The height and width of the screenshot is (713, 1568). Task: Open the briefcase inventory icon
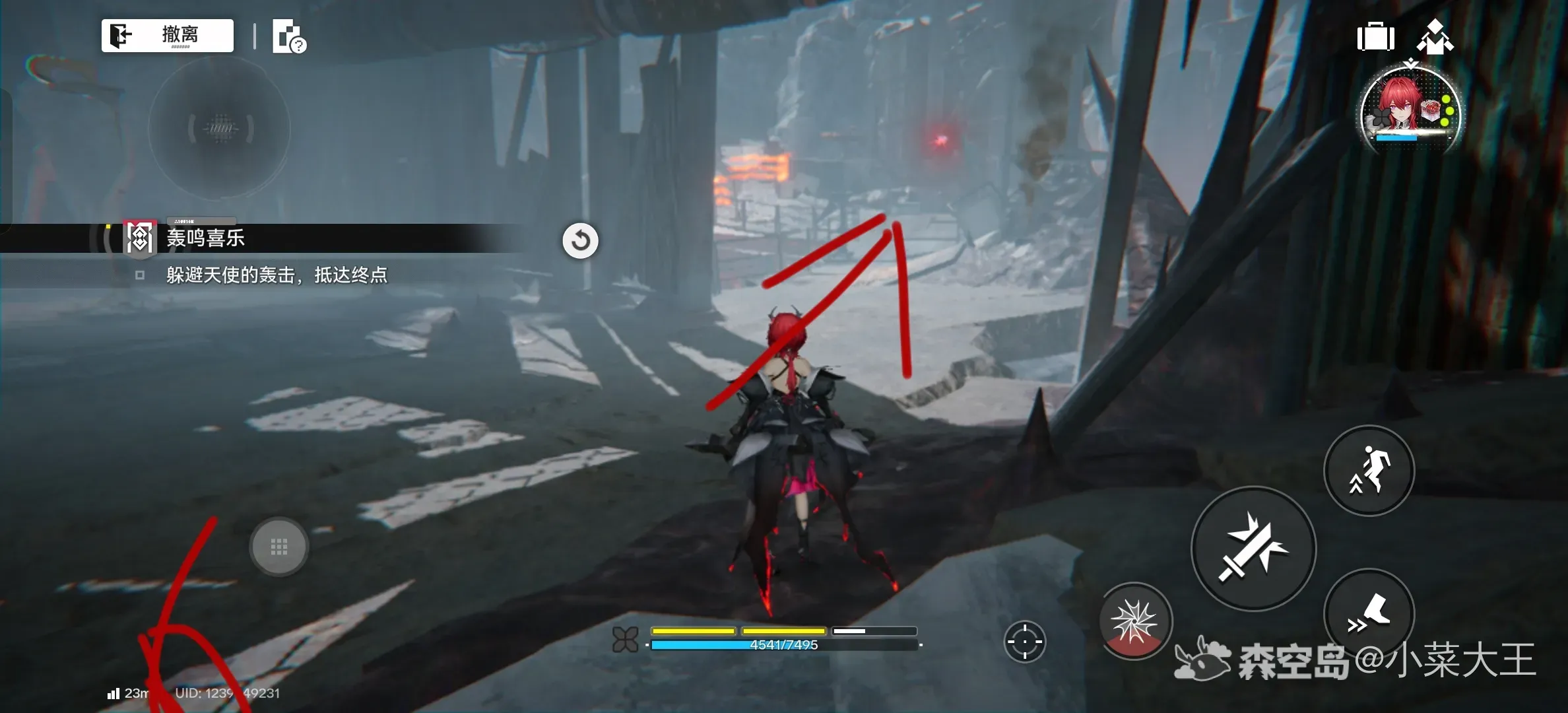pyautogui.click(x=1375, y=37)
